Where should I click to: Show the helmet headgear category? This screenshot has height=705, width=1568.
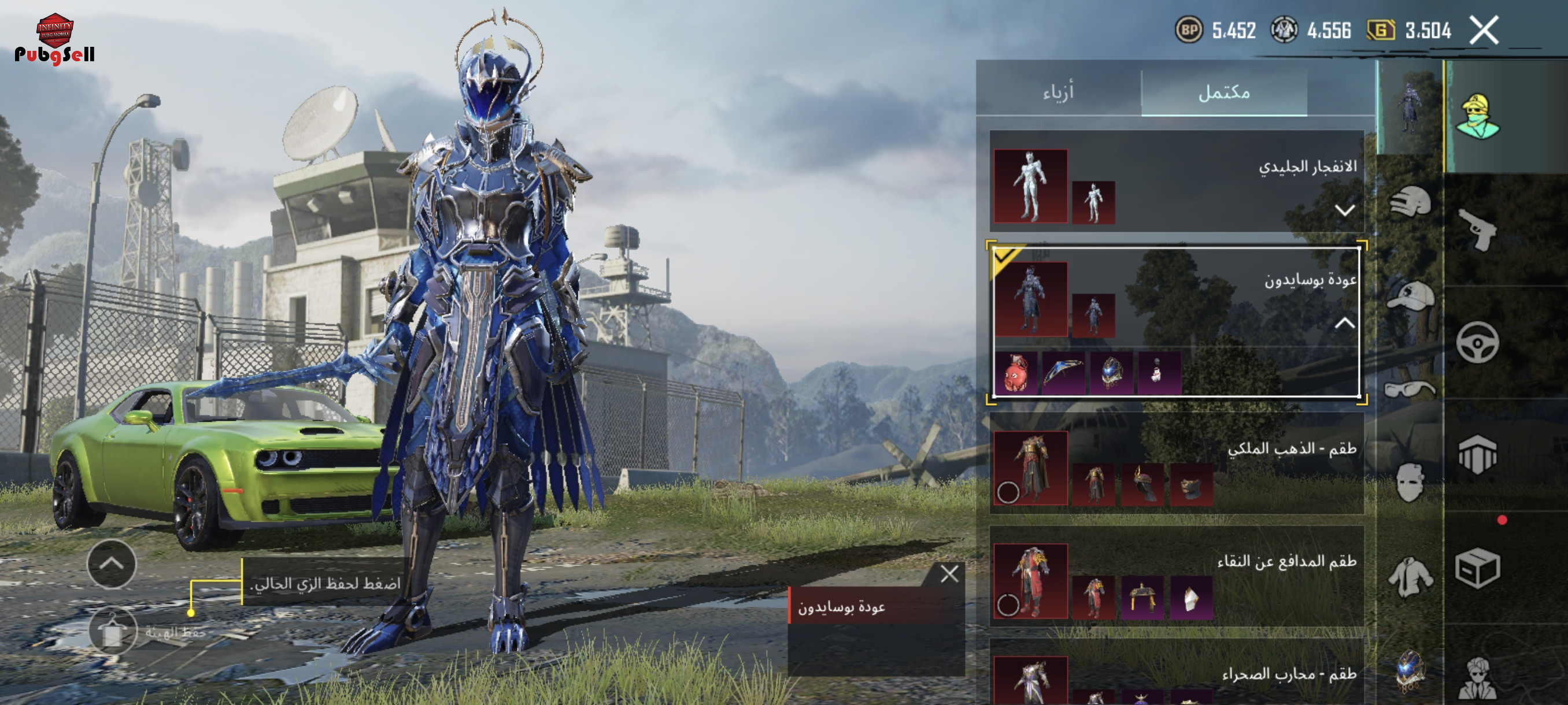pyautogui.click(x=1410, y=202)
